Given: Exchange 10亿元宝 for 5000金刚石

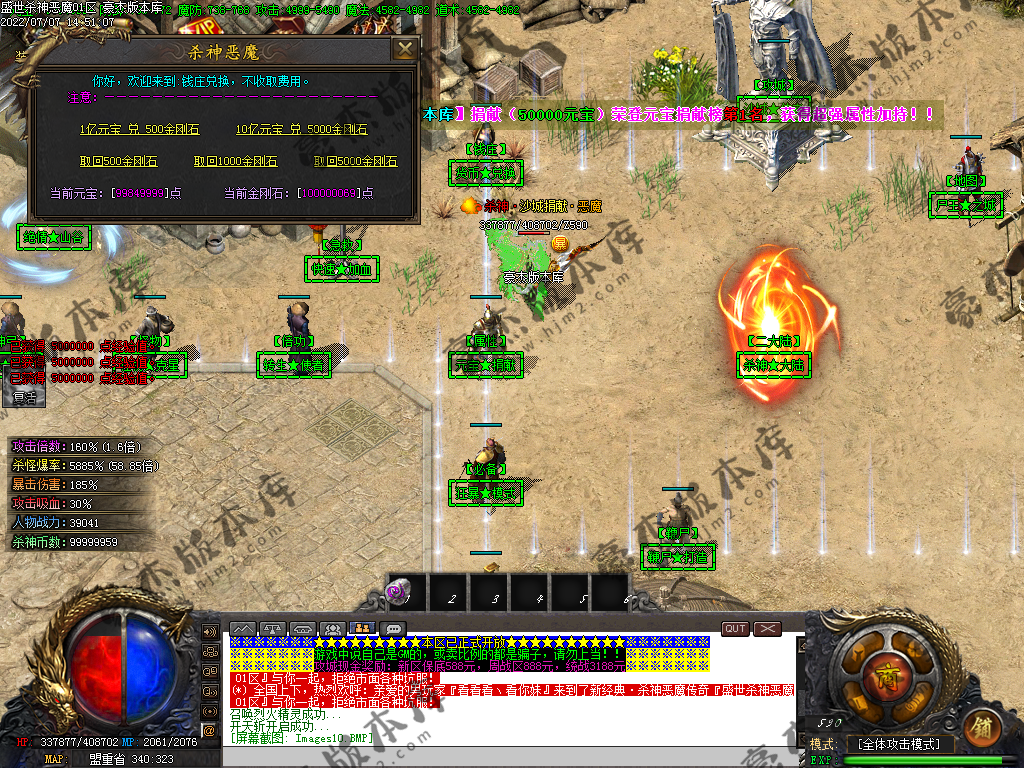Looking at the screenshot, I should [301, 130].
